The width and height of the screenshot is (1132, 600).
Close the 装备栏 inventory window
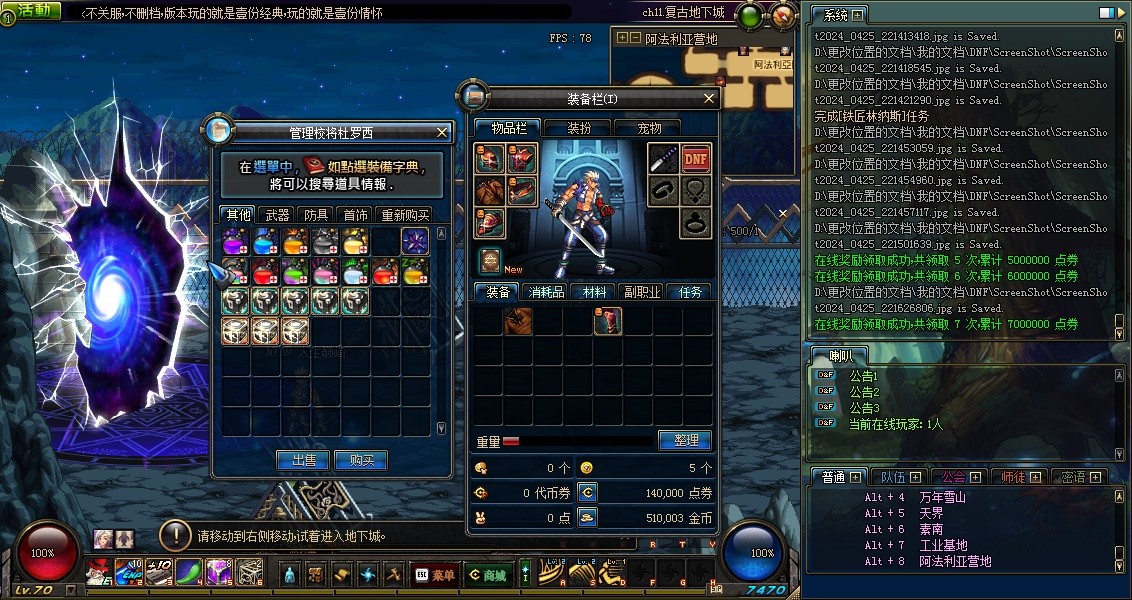click(710, 98)
